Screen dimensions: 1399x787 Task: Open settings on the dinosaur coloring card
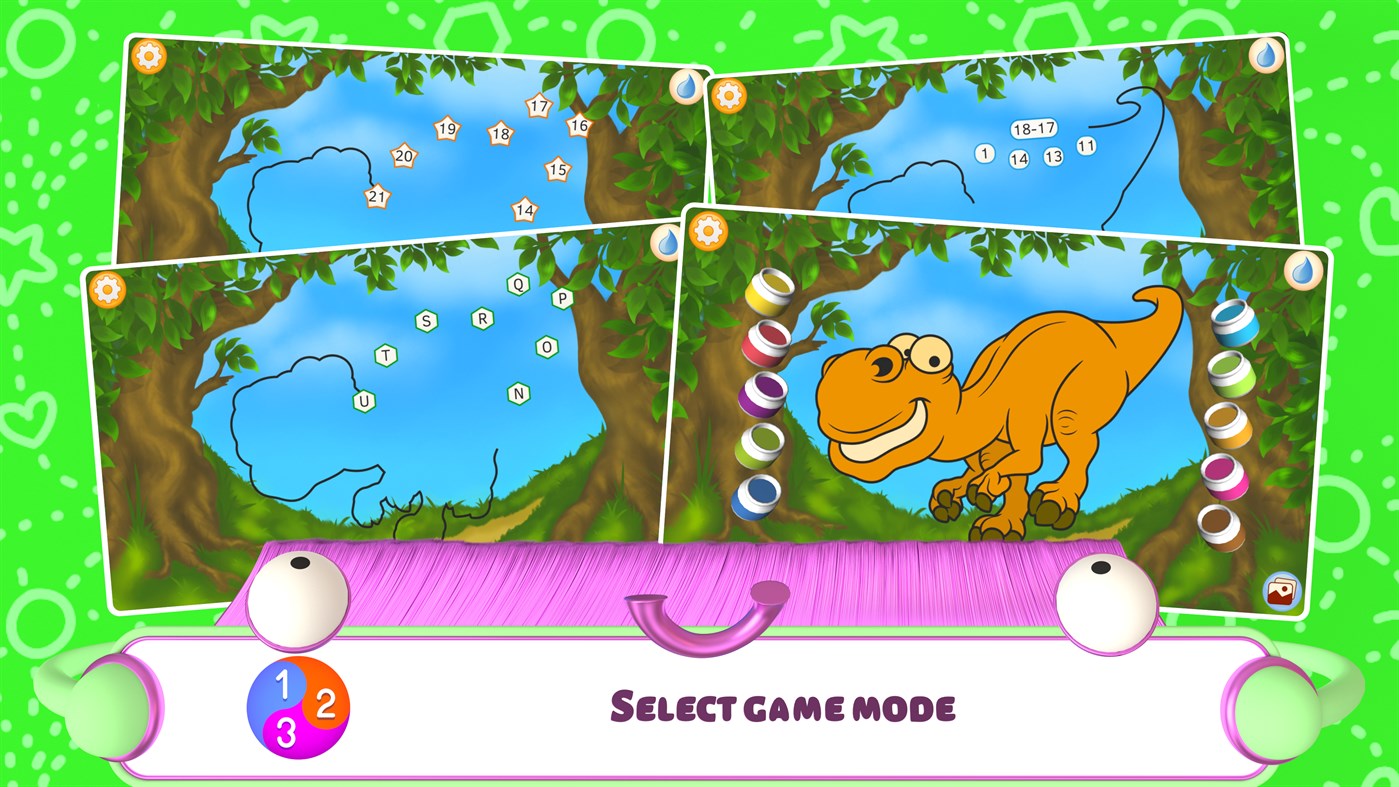710,231
